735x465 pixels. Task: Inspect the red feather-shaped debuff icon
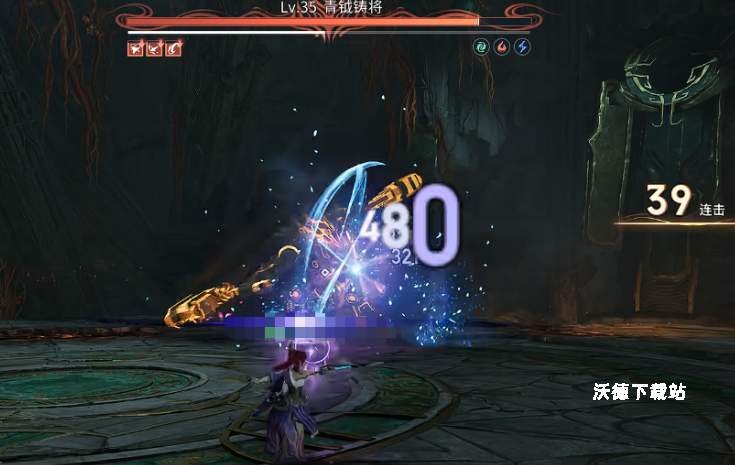(174, 48)
